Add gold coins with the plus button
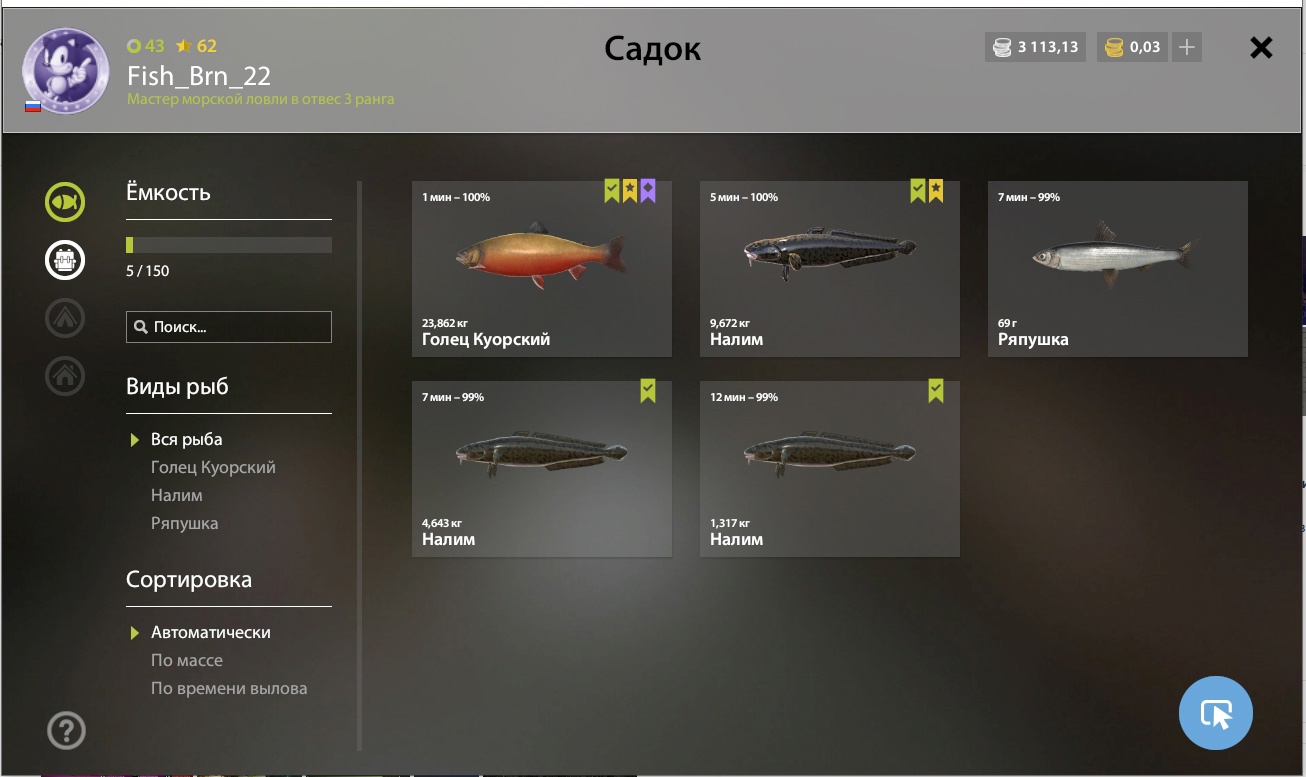1306x777 pixels. (1186, 47)
